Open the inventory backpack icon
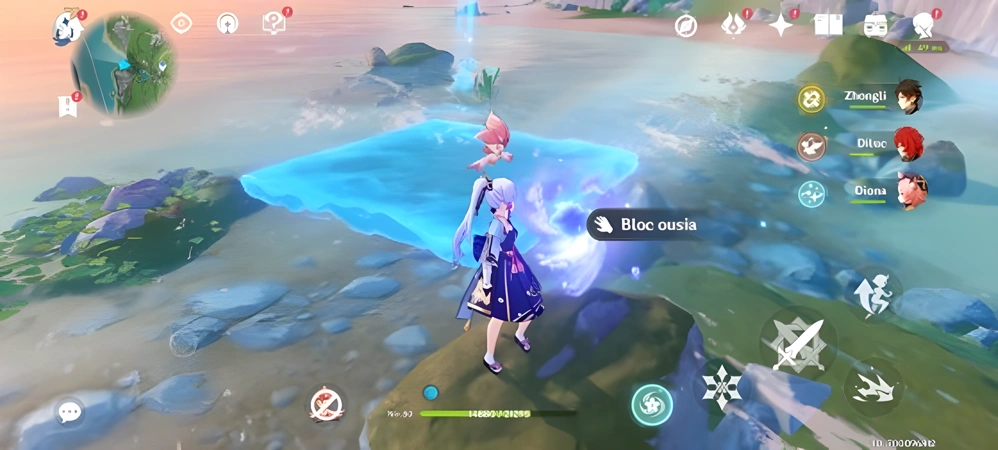Screen dimensions: 998x450 click(876, 25)
